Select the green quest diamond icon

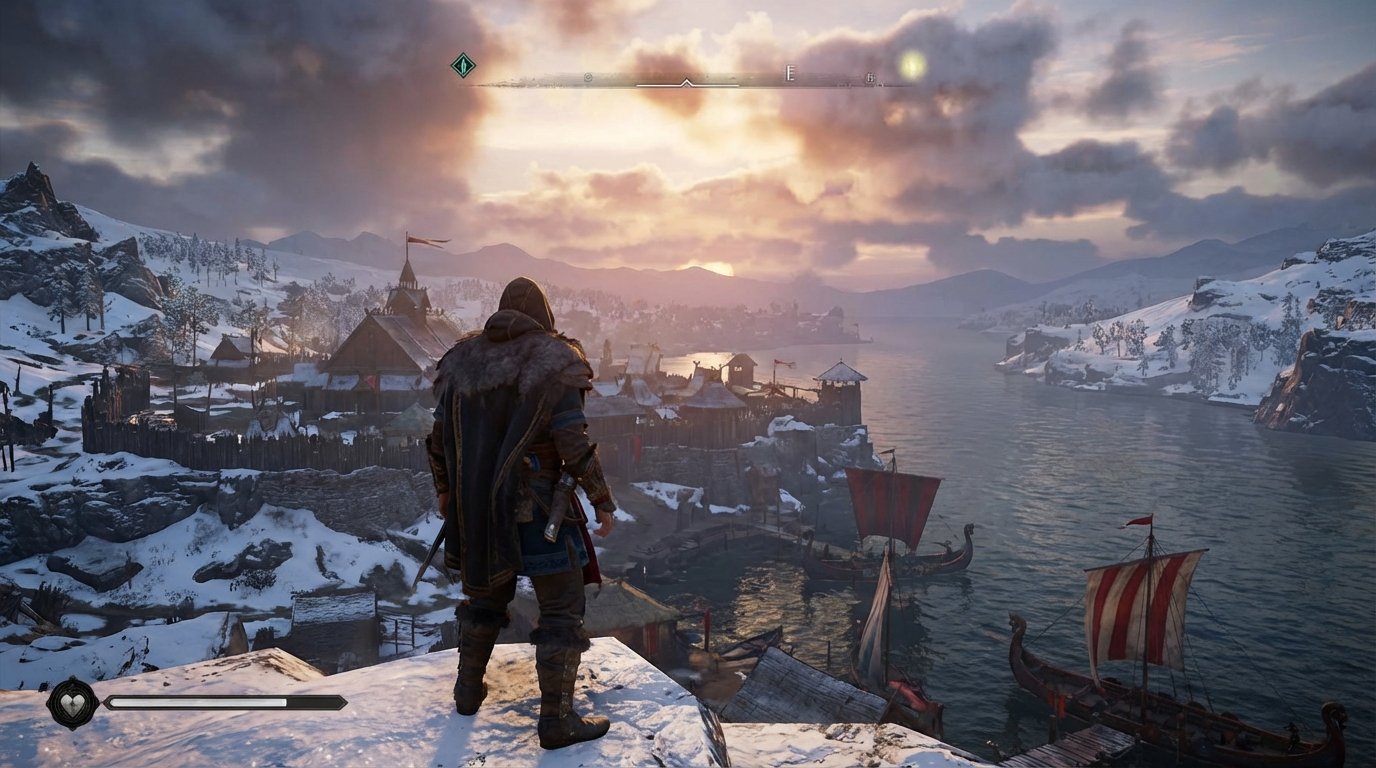(464, 64)
